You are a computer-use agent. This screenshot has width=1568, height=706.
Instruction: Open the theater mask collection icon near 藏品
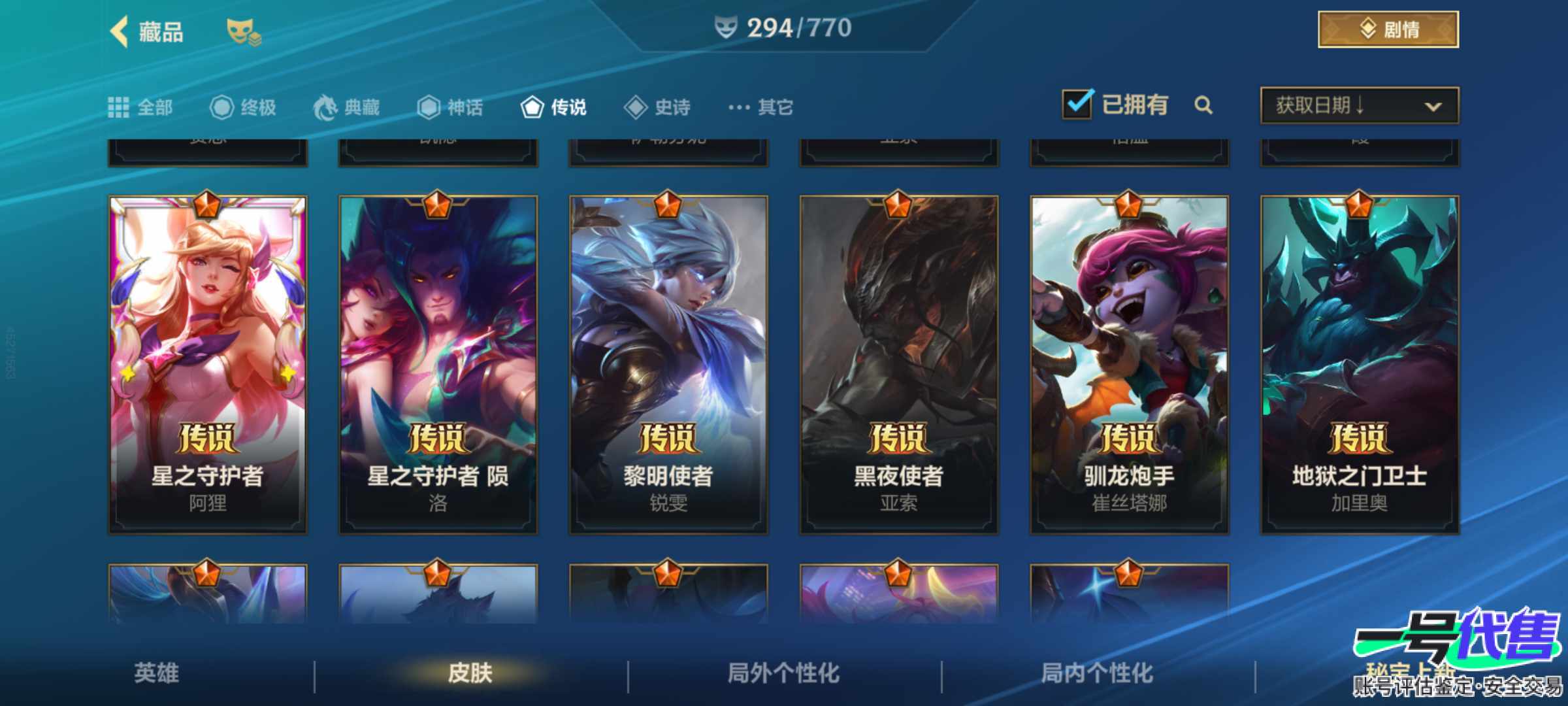click(x=241, y=31)
